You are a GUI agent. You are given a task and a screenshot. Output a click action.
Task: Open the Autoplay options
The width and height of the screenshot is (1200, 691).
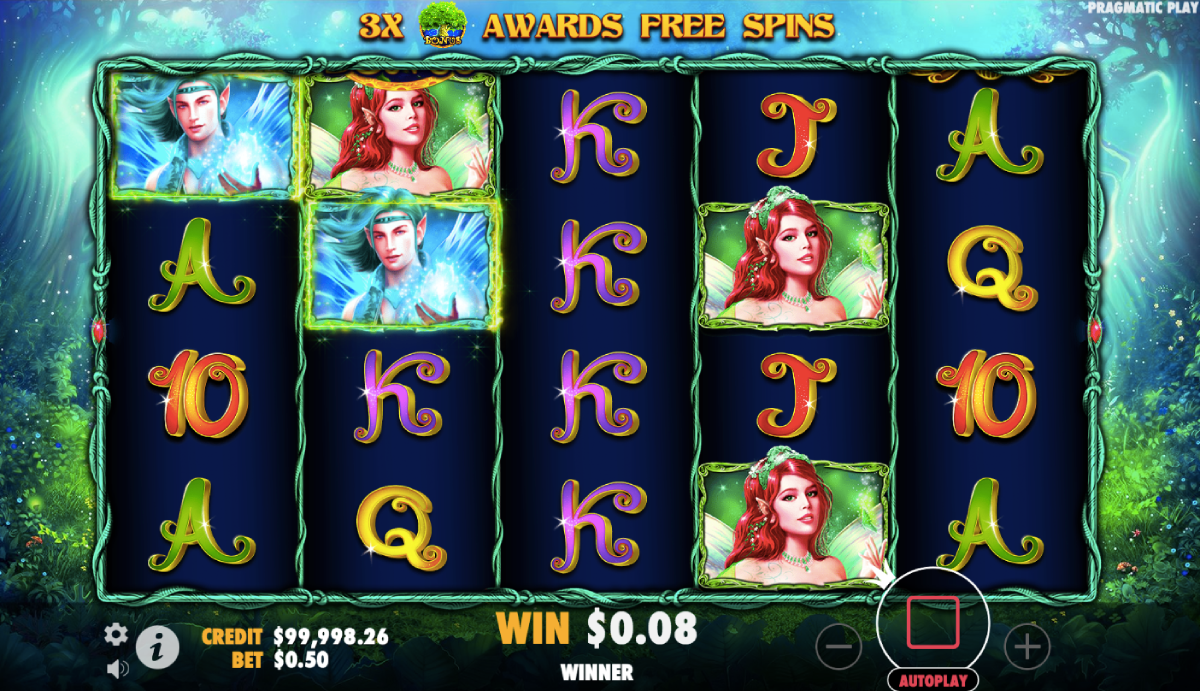(932, 680)
